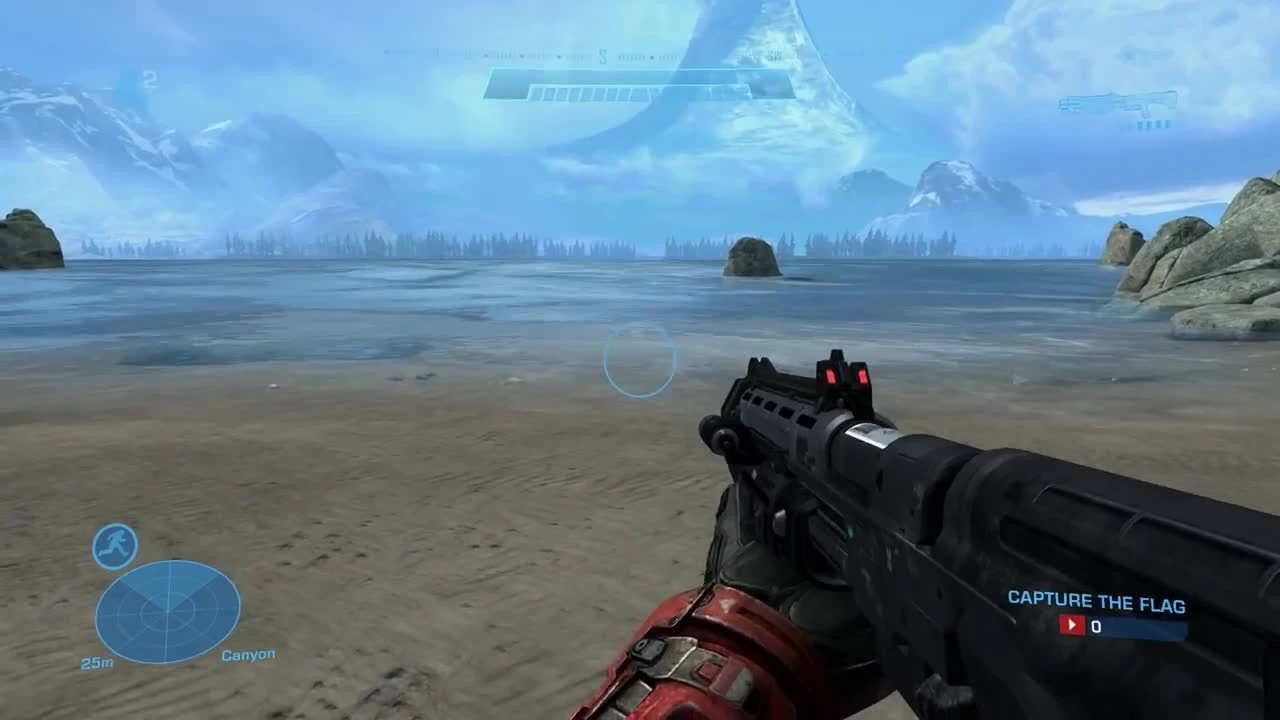Click the ammo counter beside the weapon icon

[x=1153, y=124]
